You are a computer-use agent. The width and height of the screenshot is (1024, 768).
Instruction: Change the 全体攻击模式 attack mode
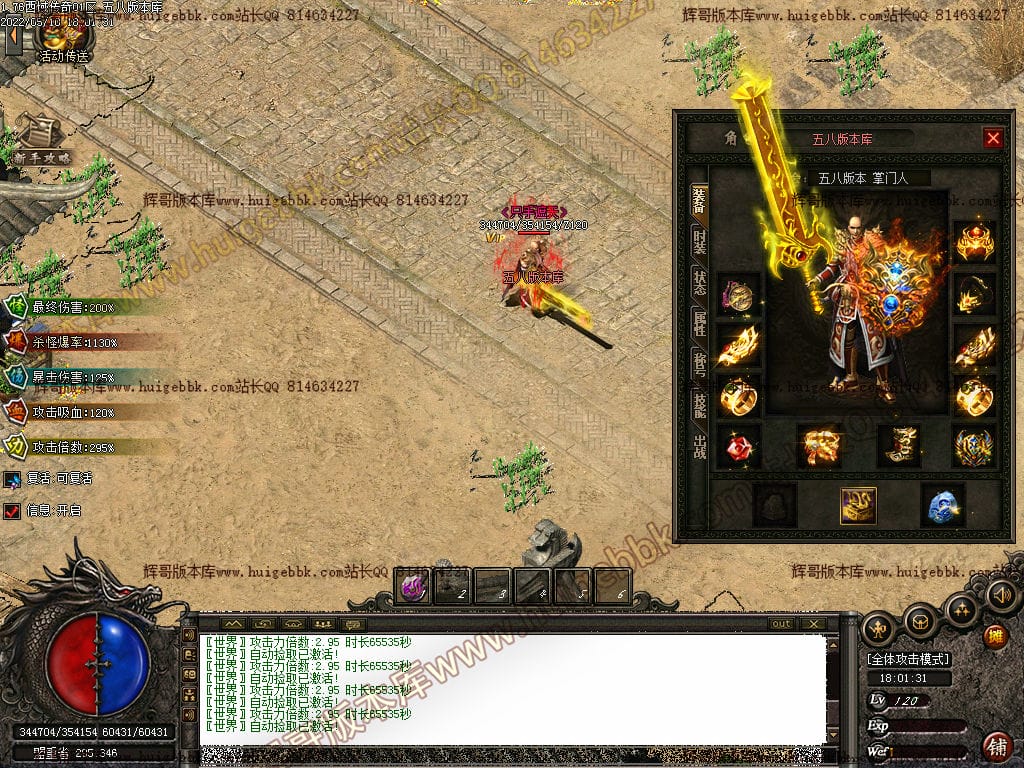click(909, 659)
